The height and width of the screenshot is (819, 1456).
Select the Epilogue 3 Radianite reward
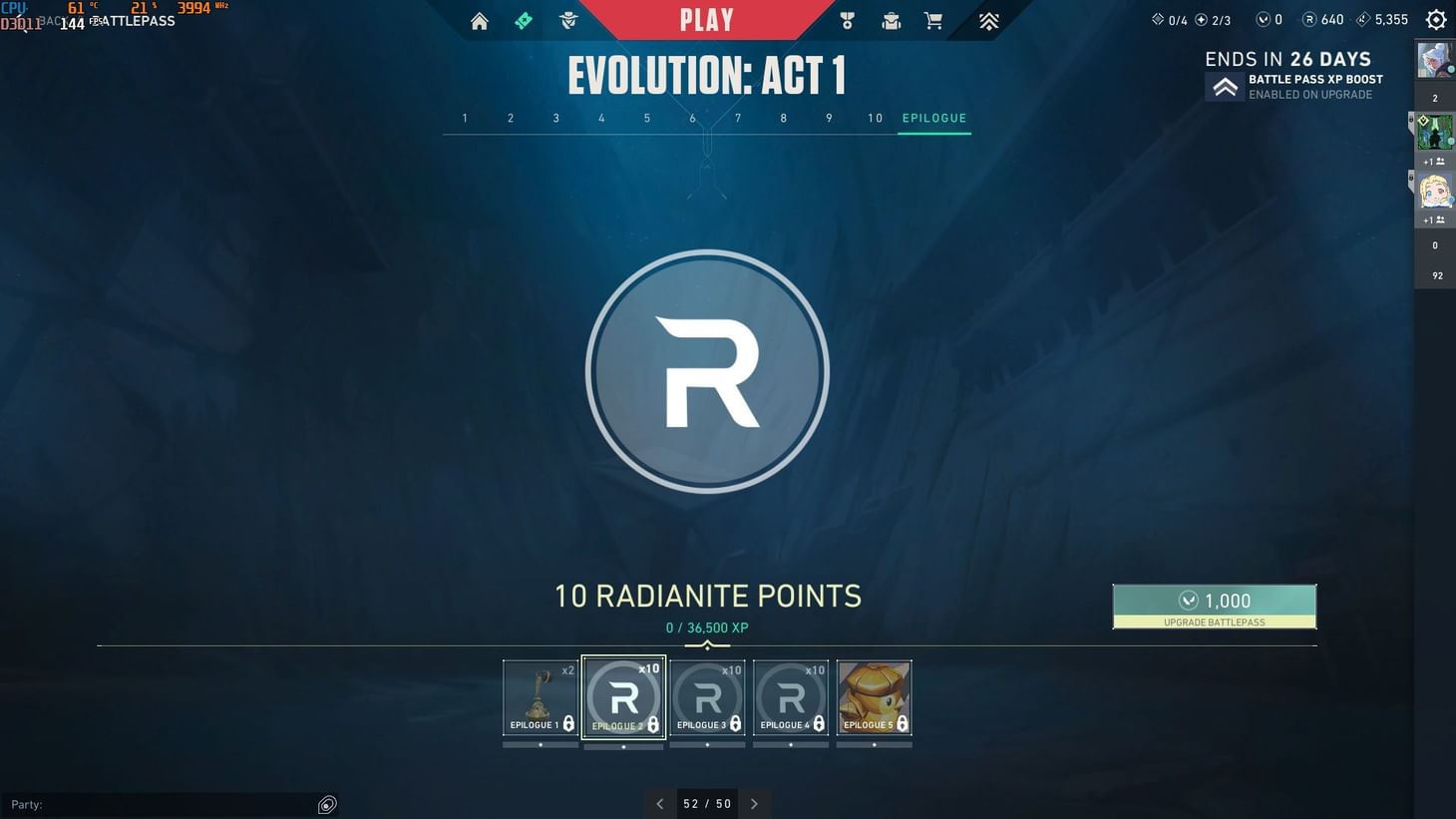pyautogui.click(x=707, y=696)
